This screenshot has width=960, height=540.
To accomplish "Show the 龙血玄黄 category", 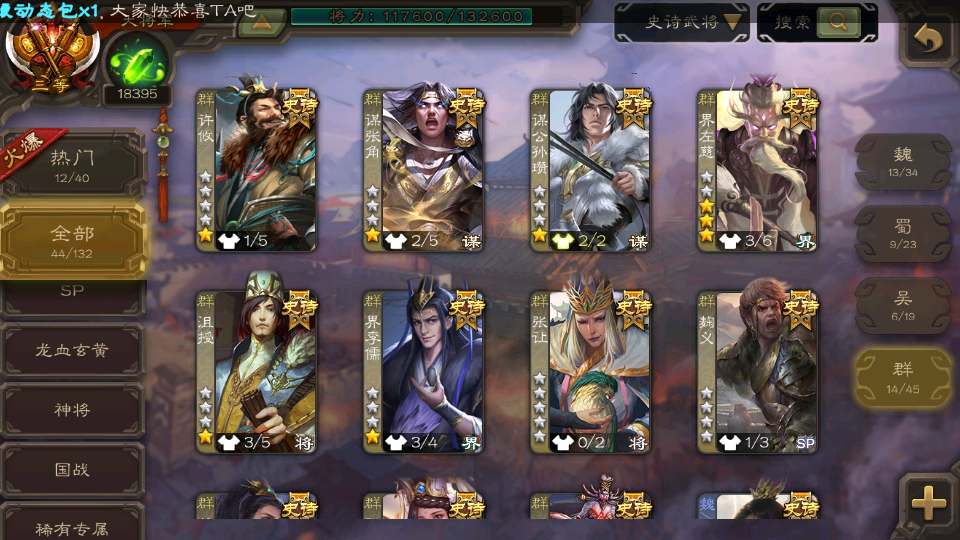I will click(72, 351).
